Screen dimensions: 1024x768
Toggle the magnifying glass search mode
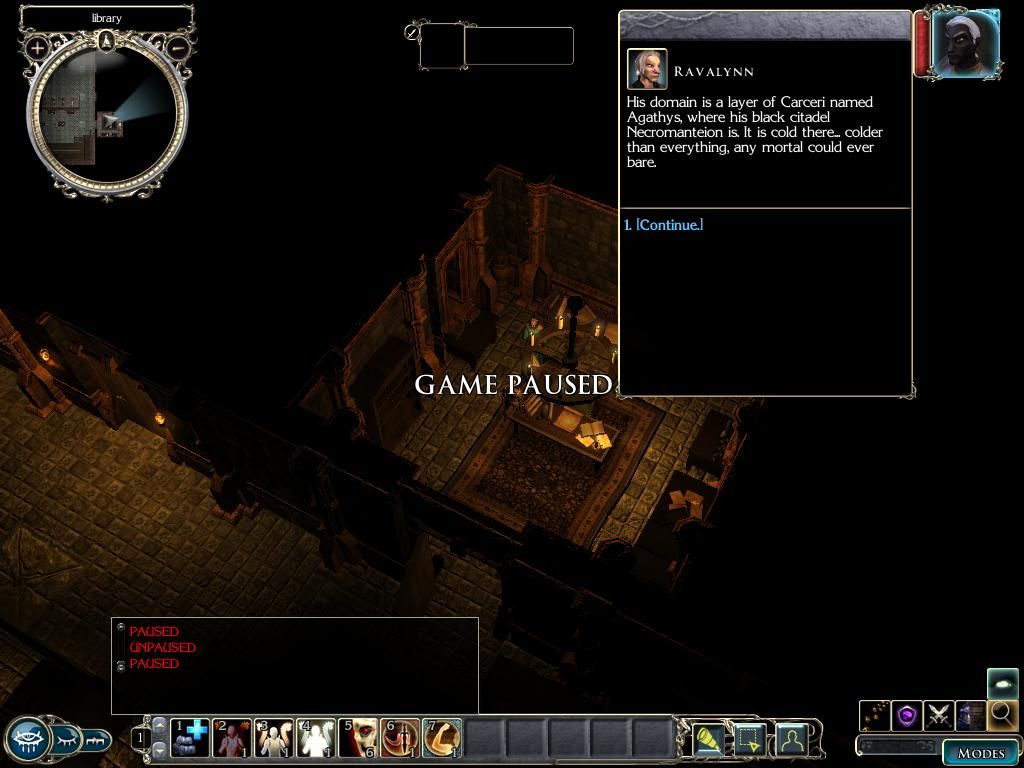[1002, 715]
